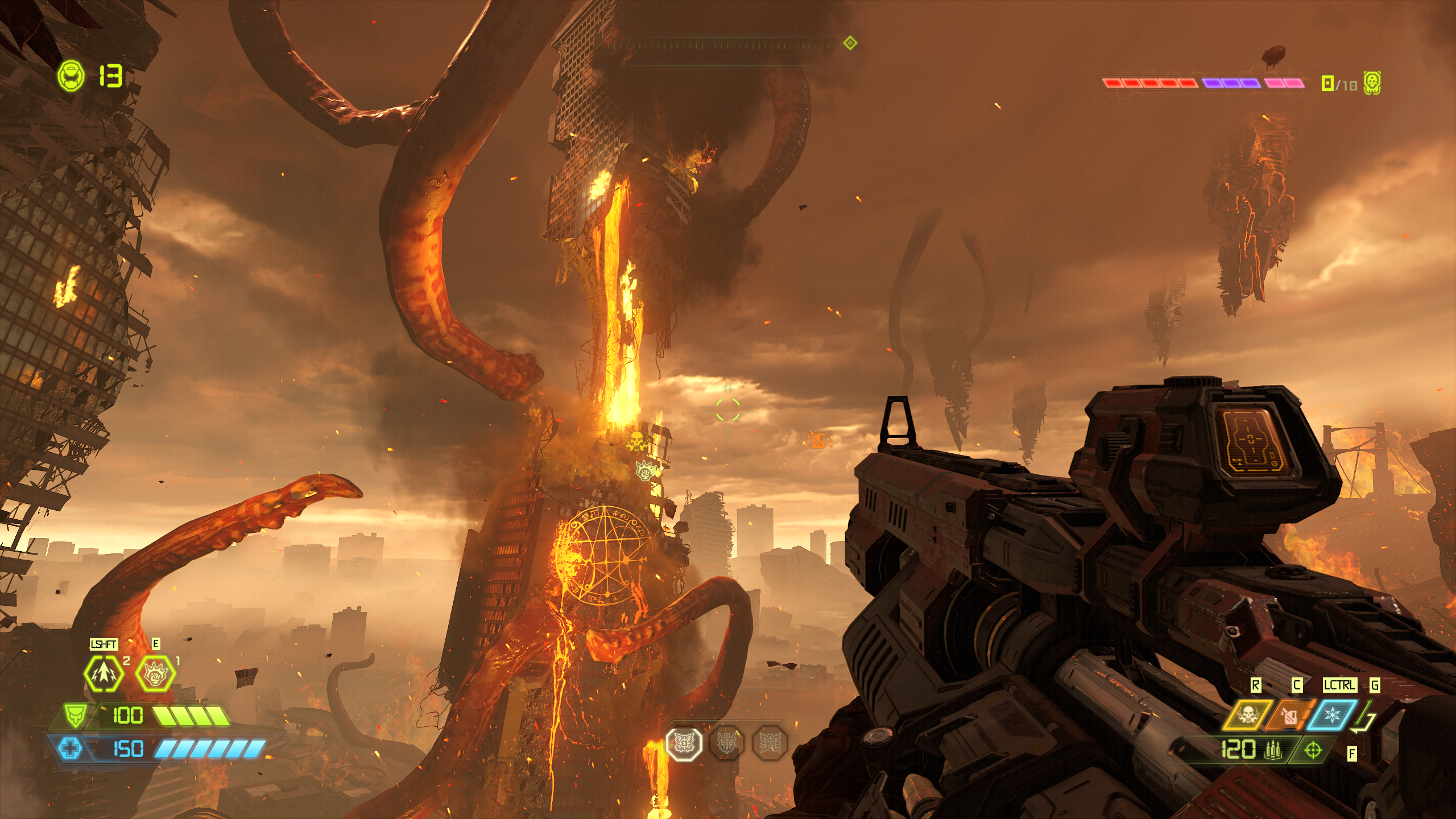Image resolution: width=1456 pixels, height=819 pixels.
Task: Activate the Dash ability icon
Action: coord(104,673)
